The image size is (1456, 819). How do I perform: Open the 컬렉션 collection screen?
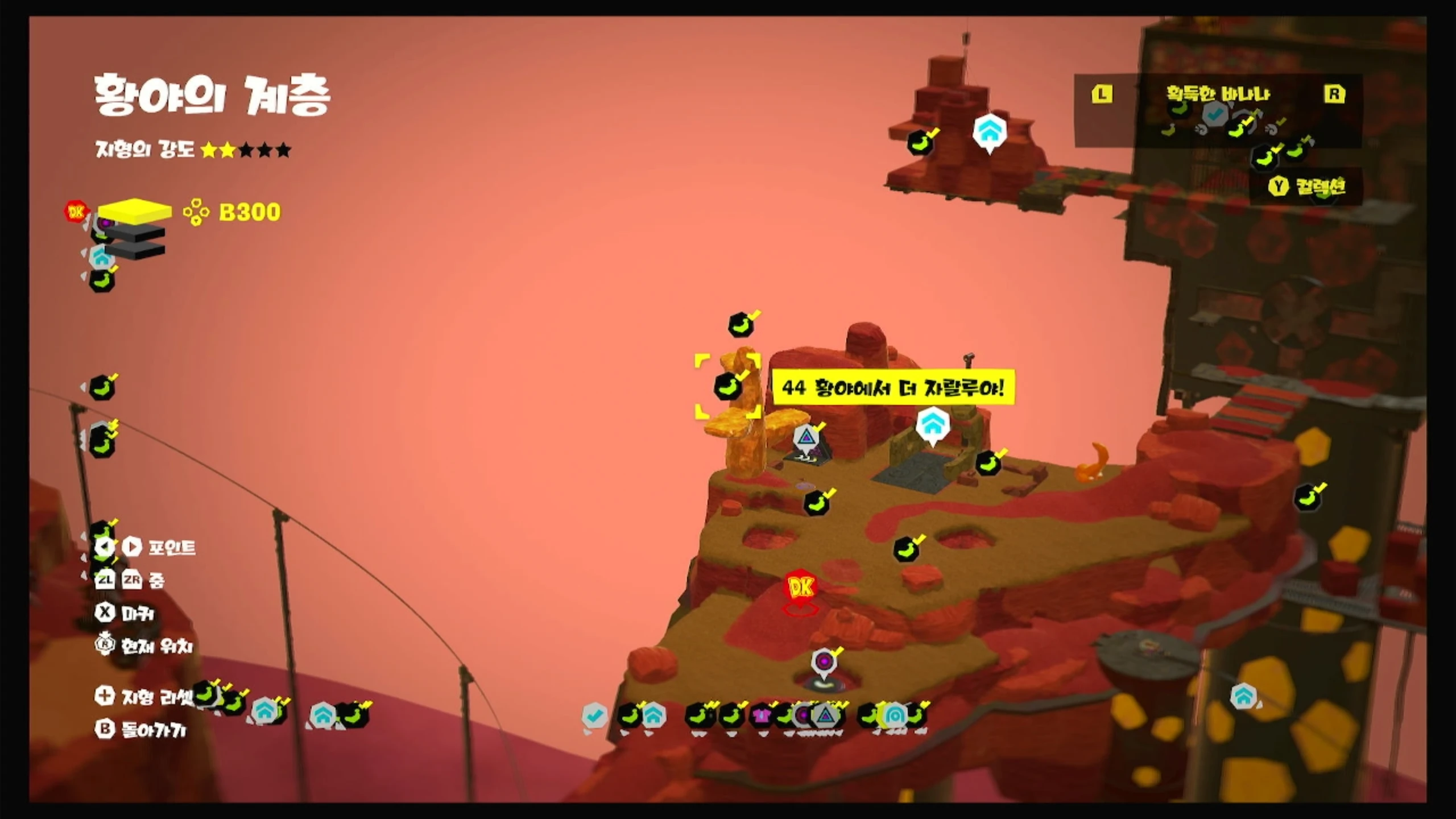pyautogui.click(x=1308, y=187)
